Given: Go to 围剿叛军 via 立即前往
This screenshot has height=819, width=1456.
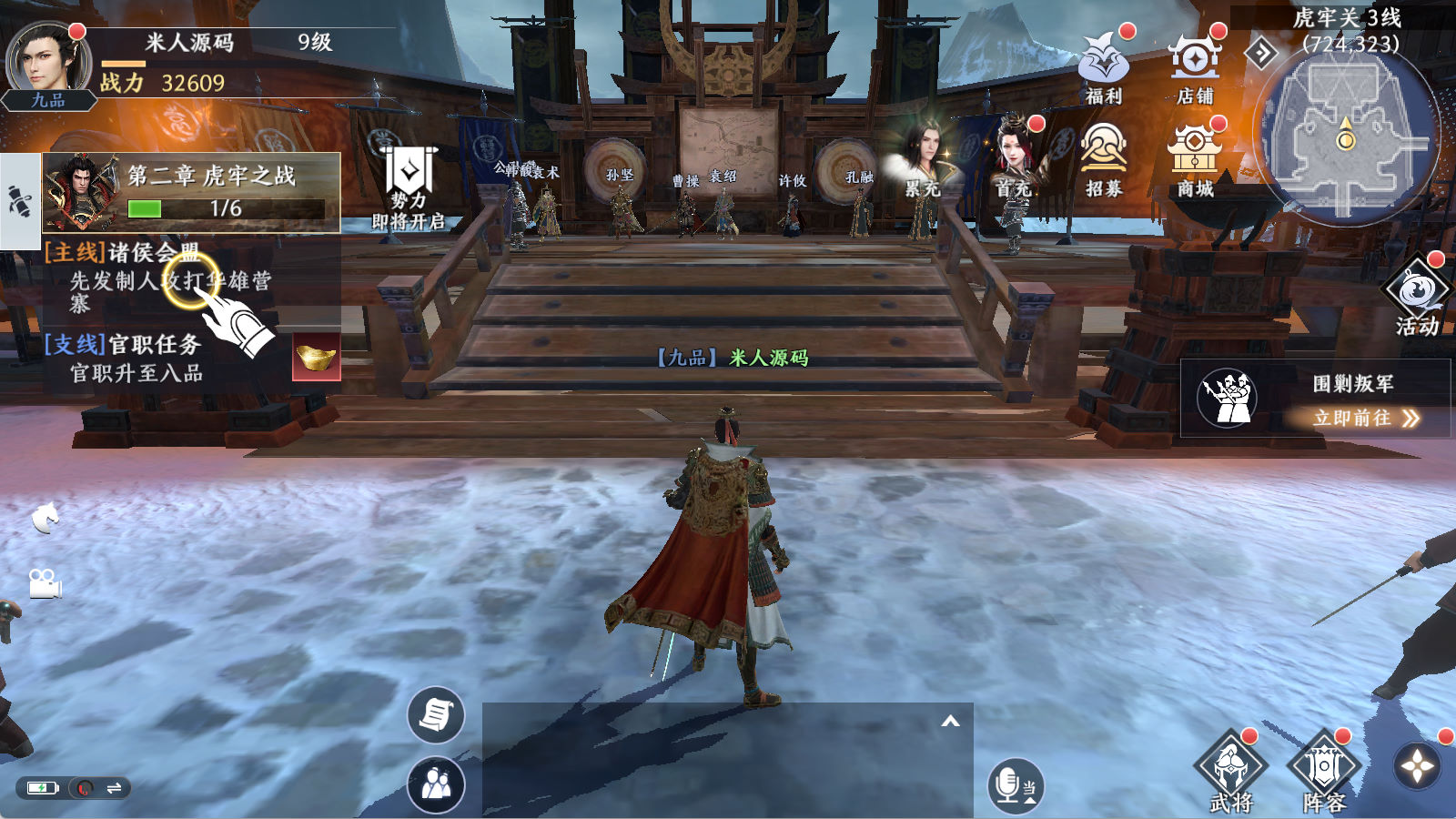Looking at the screenshot, I should coord(1365,418).
